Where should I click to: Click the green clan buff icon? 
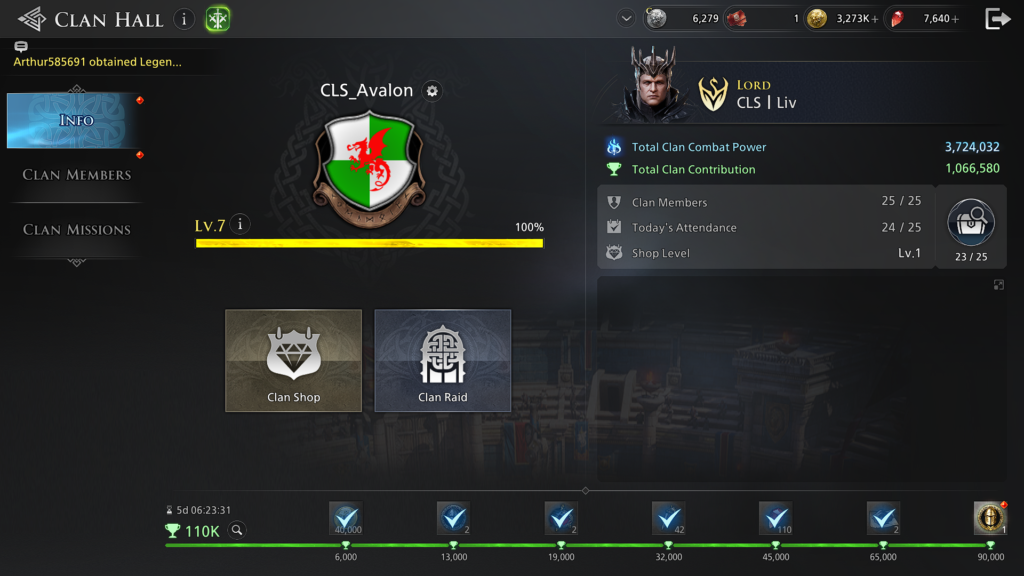coord(218,19)
